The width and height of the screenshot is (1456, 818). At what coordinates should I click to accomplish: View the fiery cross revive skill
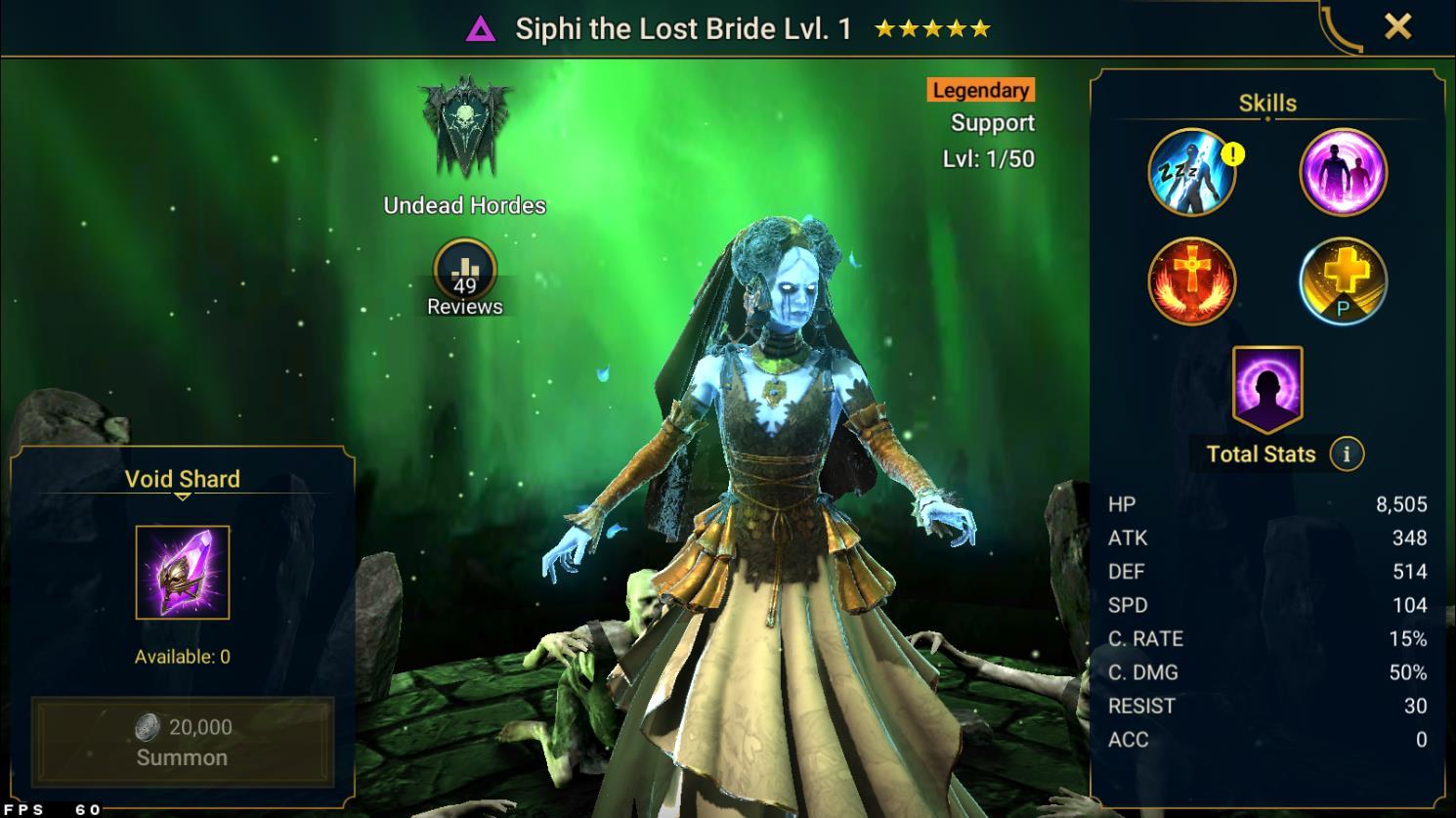[1190, 281]
